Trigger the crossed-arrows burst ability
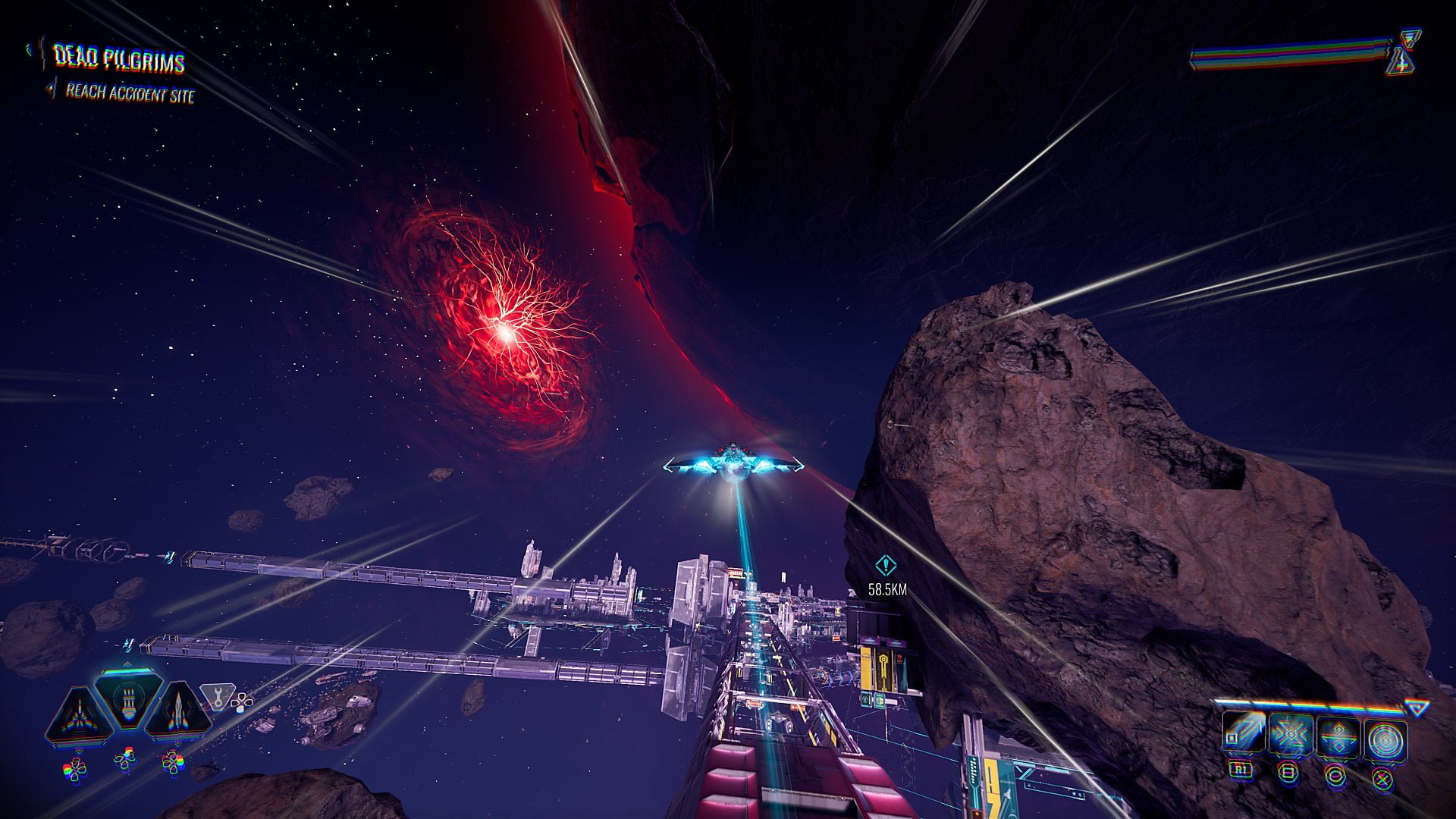1456x819 pixels. click(x=1290, y=736)
